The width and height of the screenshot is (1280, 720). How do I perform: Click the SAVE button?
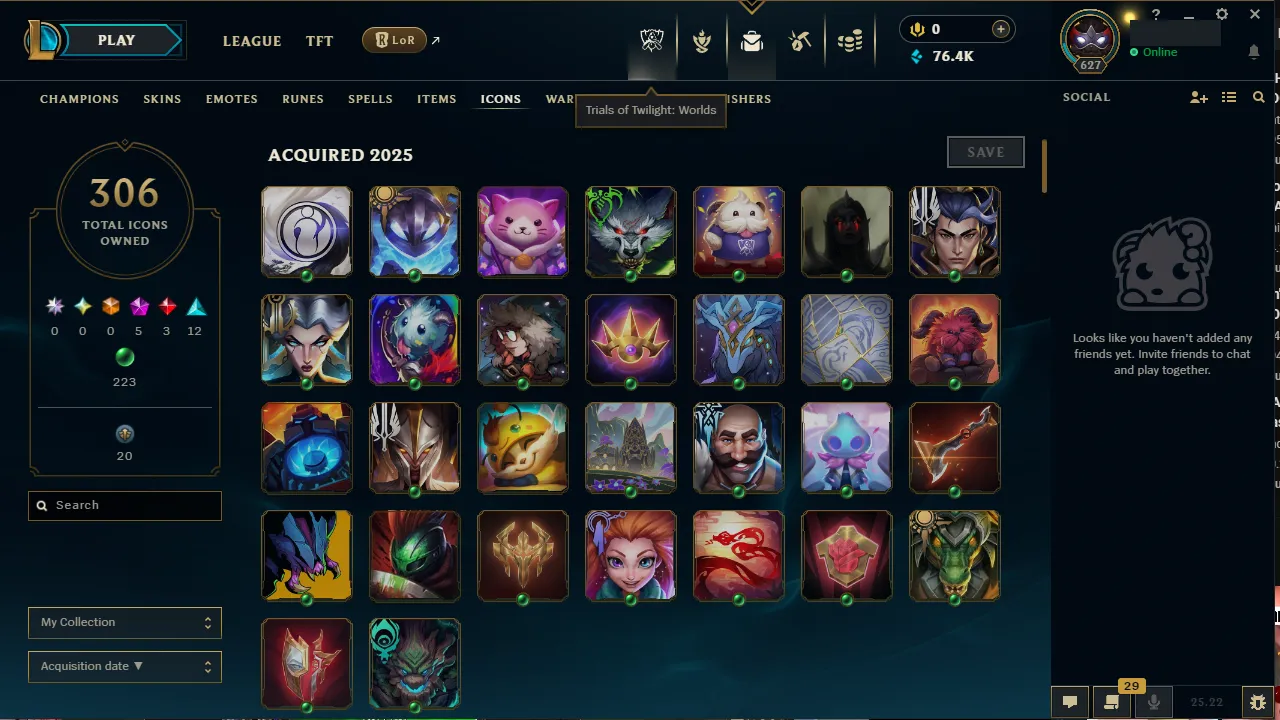coord(985,152)
